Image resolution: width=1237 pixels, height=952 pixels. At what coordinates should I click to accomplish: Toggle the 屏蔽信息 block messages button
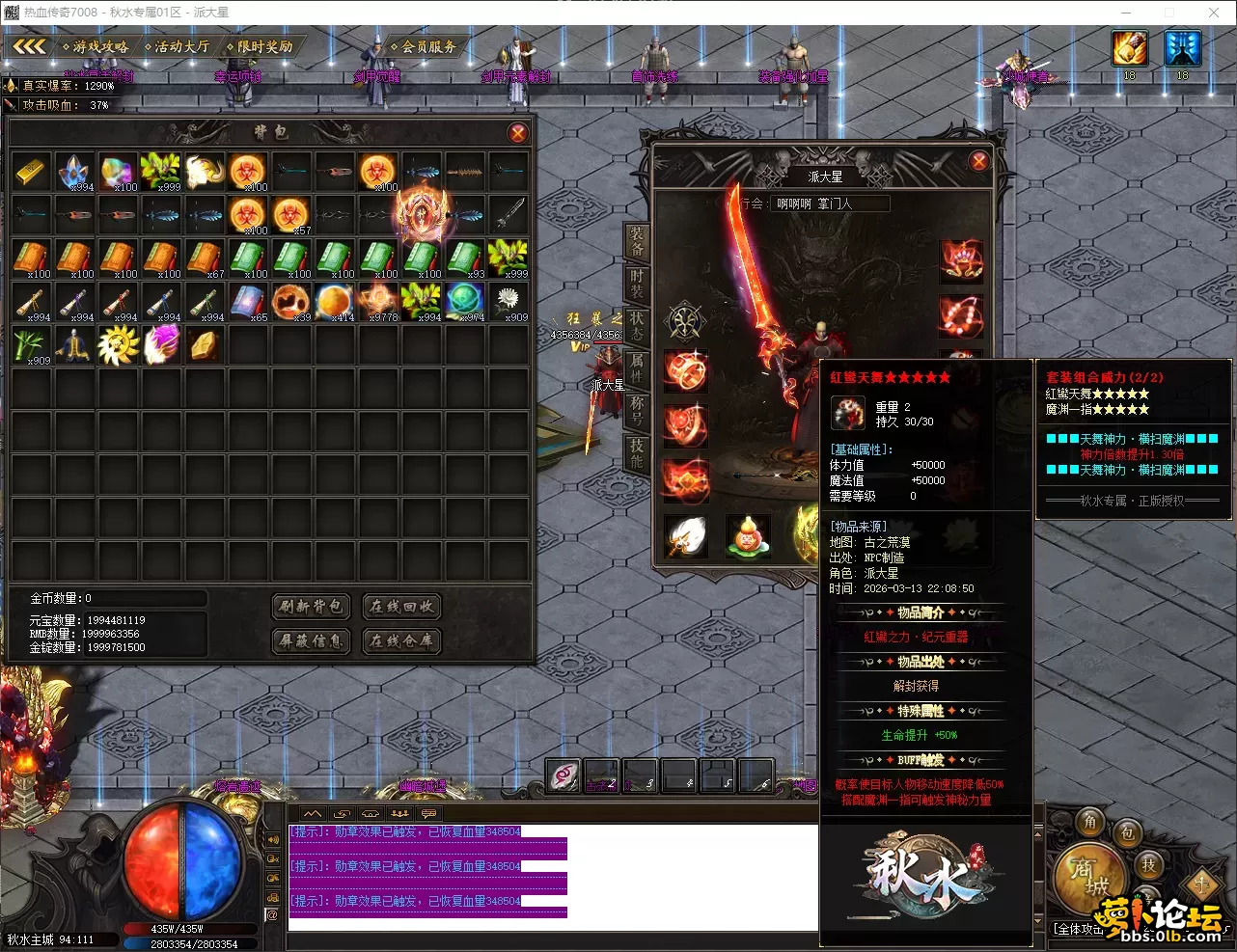311,640
